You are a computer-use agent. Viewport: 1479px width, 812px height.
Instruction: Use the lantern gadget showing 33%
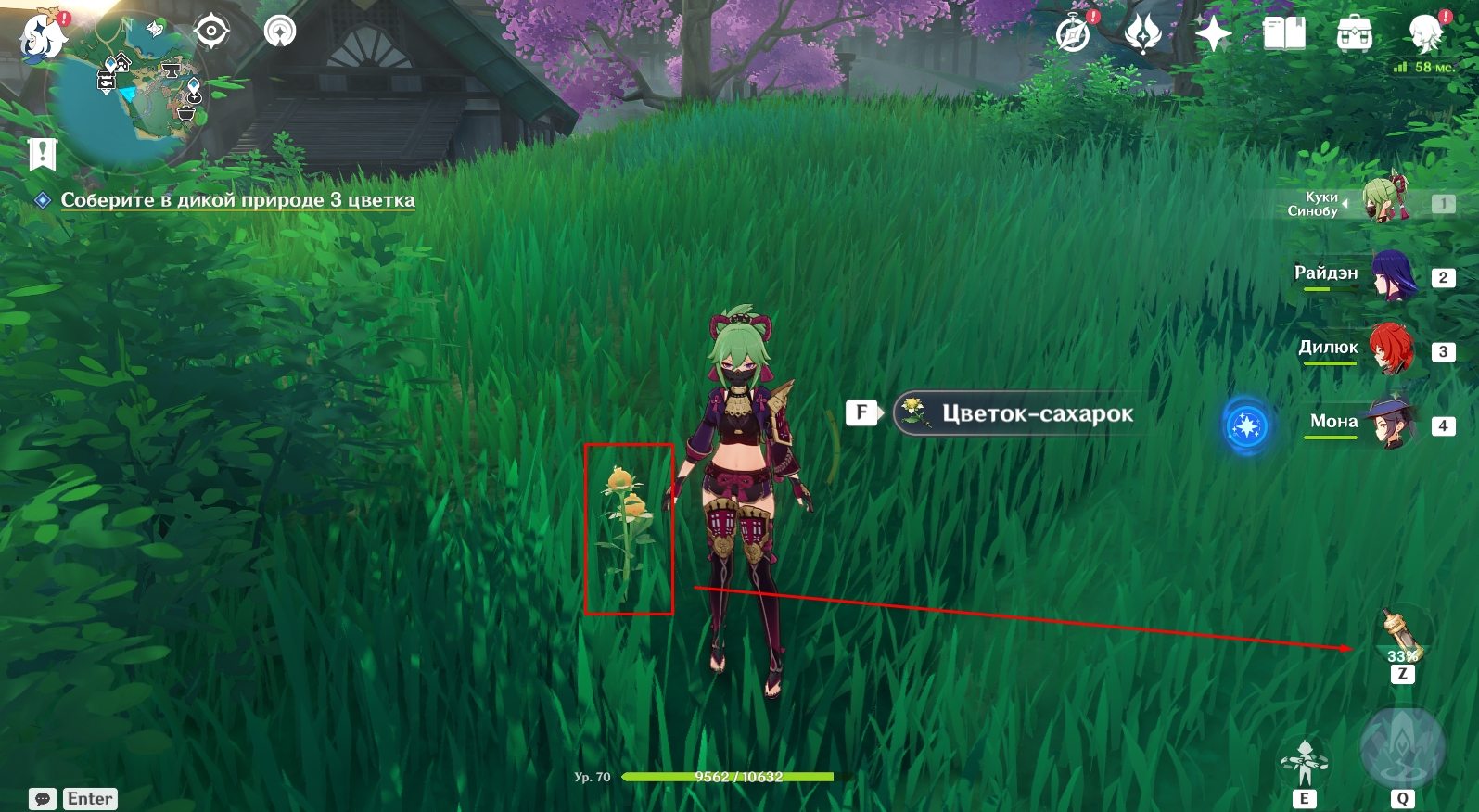click(1402, 635)
